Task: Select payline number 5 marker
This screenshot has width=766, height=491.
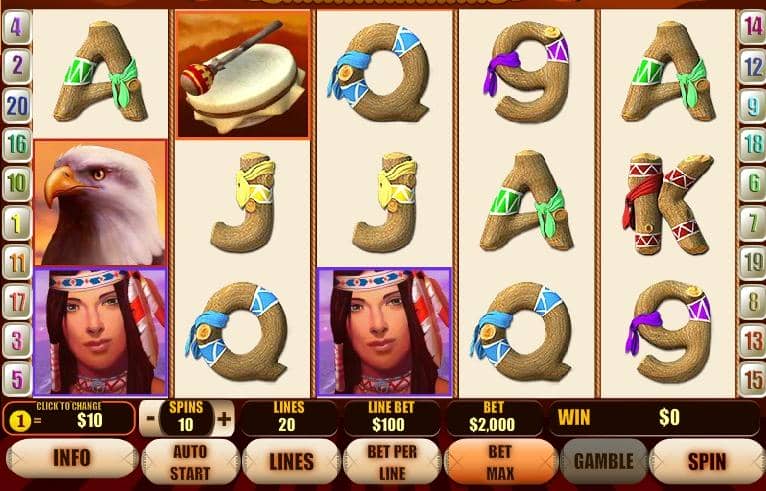Action: (x=16, y=379)
